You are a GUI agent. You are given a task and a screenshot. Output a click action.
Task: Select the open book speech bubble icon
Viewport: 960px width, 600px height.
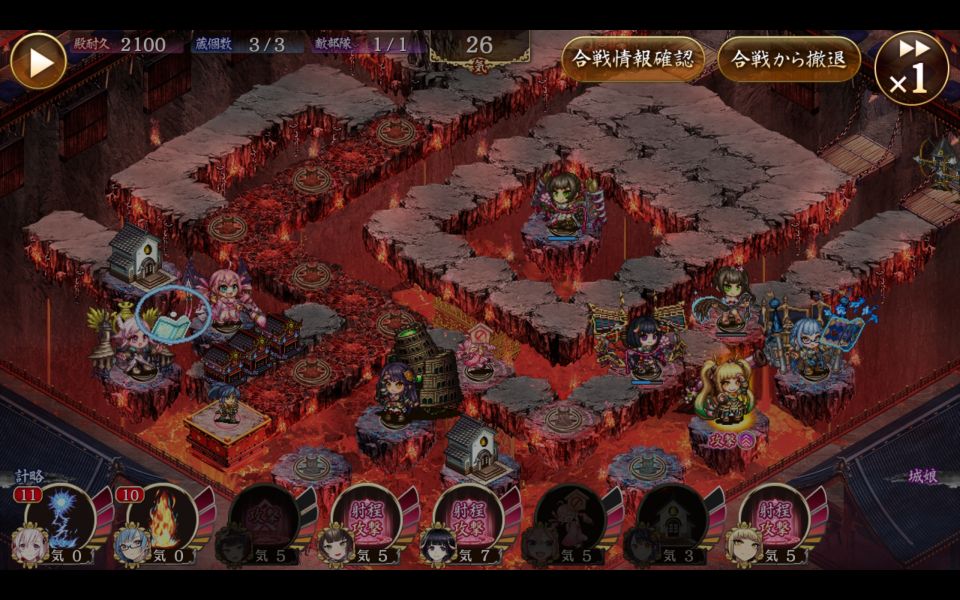[x=172, y=318]
